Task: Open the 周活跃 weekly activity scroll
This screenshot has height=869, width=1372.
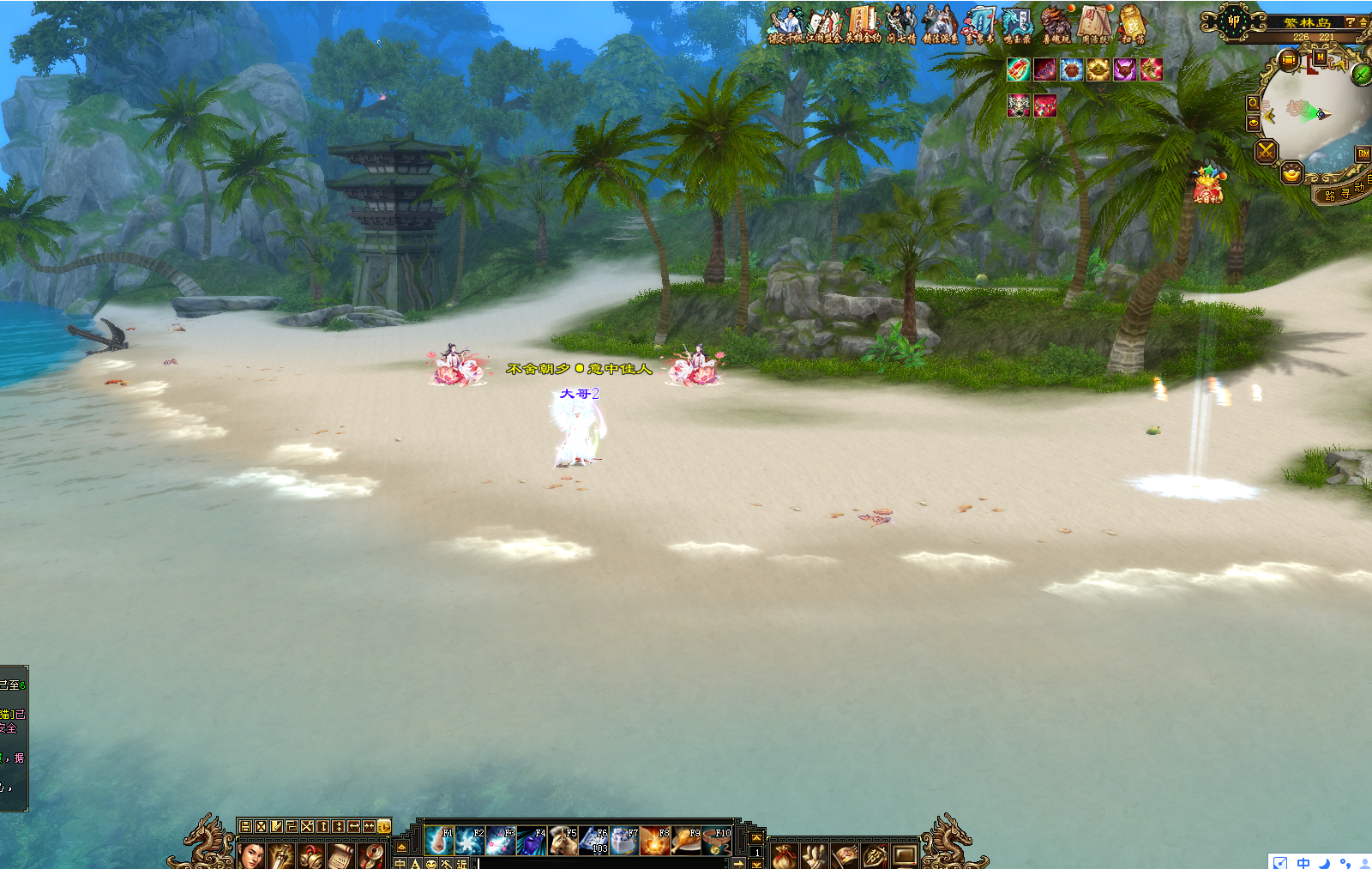Action: point(1095,25)
